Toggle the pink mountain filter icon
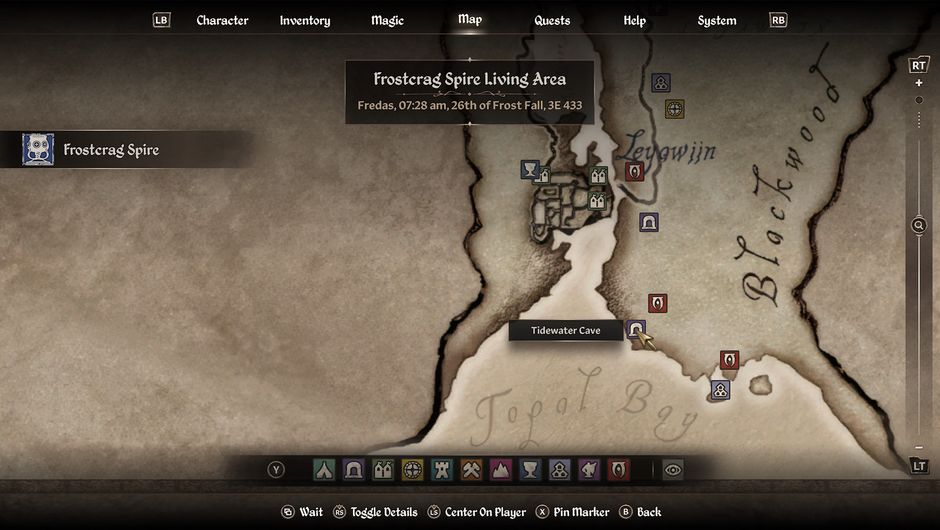The image size is (940, 530). 500,469
